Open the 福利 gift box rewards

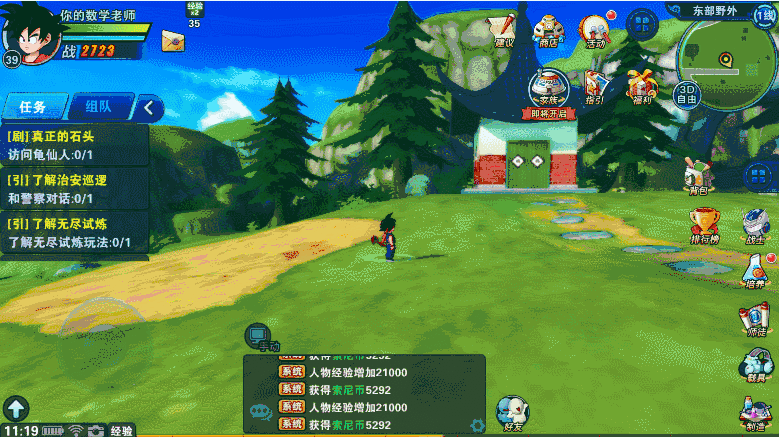tap(640, 87)
